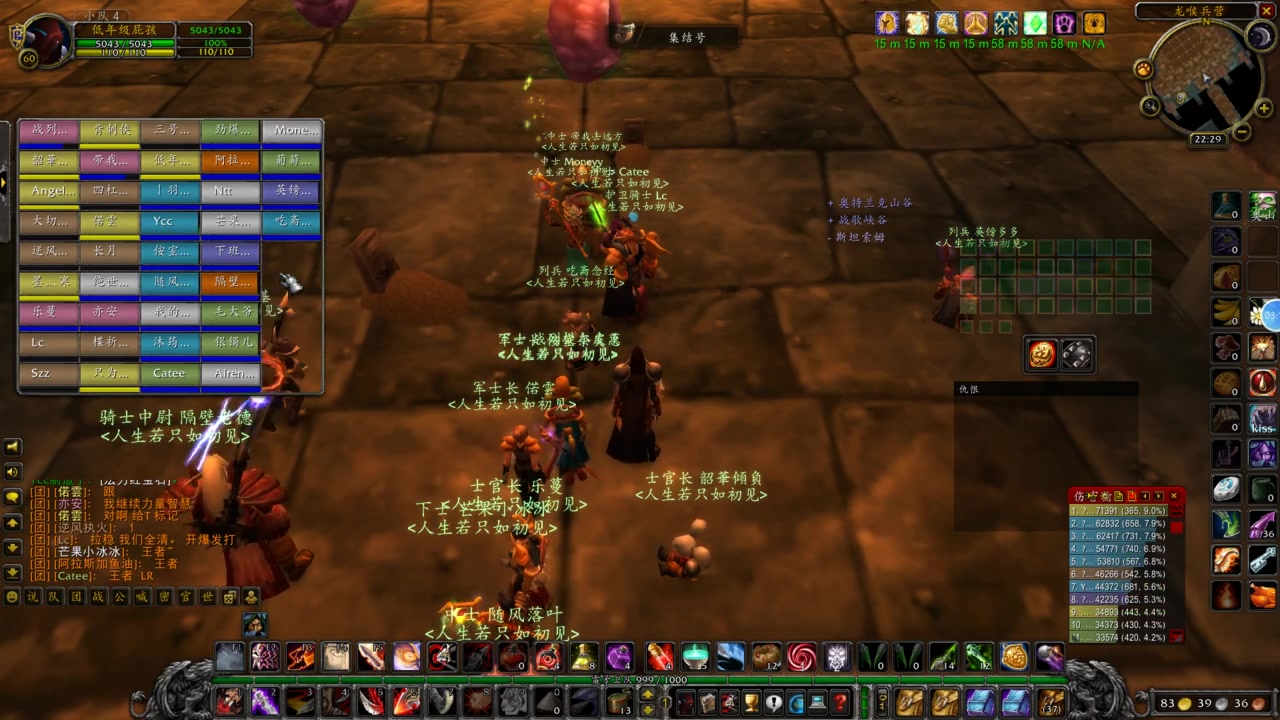The height and width of the screenshot is (720, 1280).
Task: Enable tracking via the paw icon on minimap
Action: 1143,70
